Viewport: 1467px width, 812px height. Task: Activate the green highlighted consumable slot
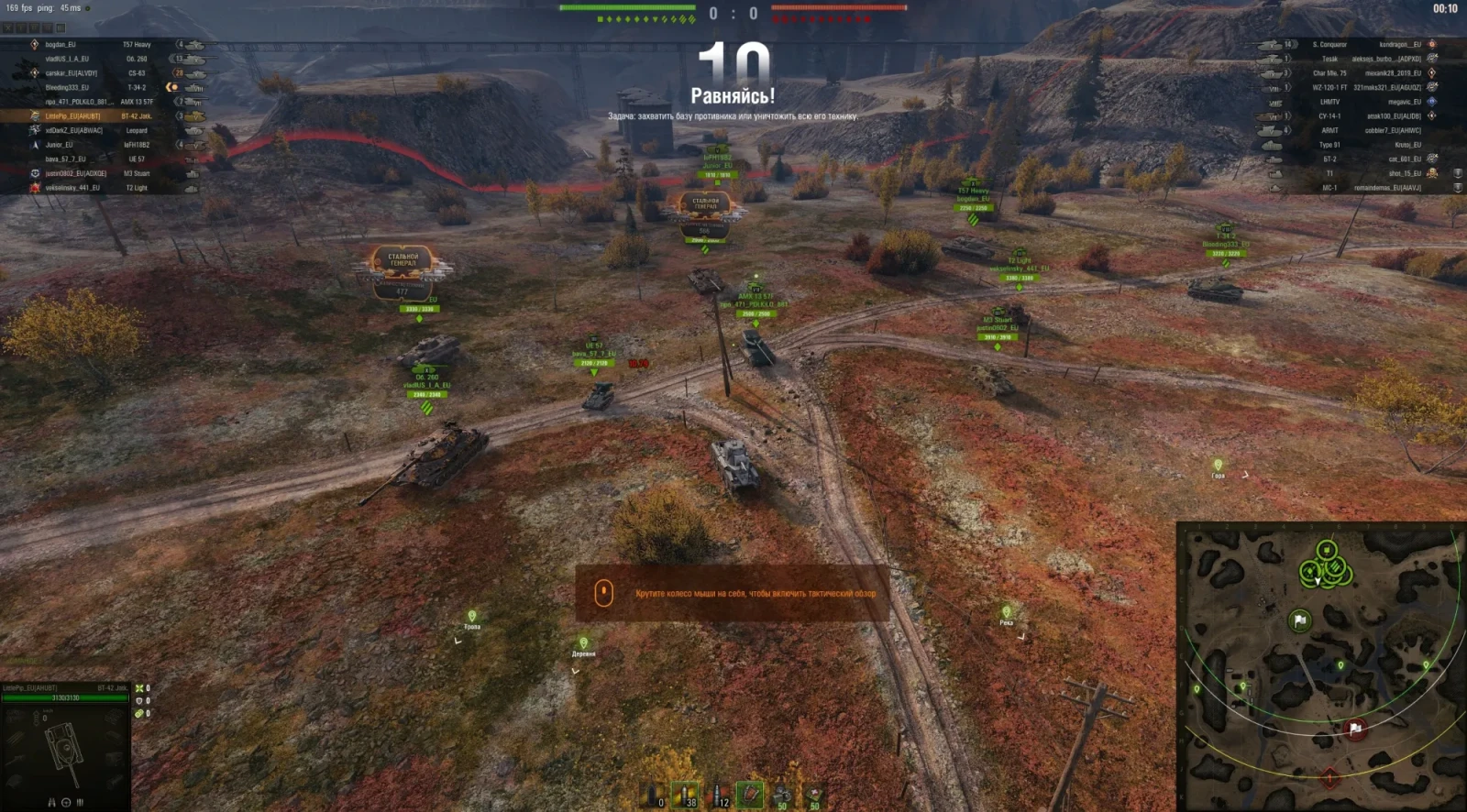[x=750, y=795]
